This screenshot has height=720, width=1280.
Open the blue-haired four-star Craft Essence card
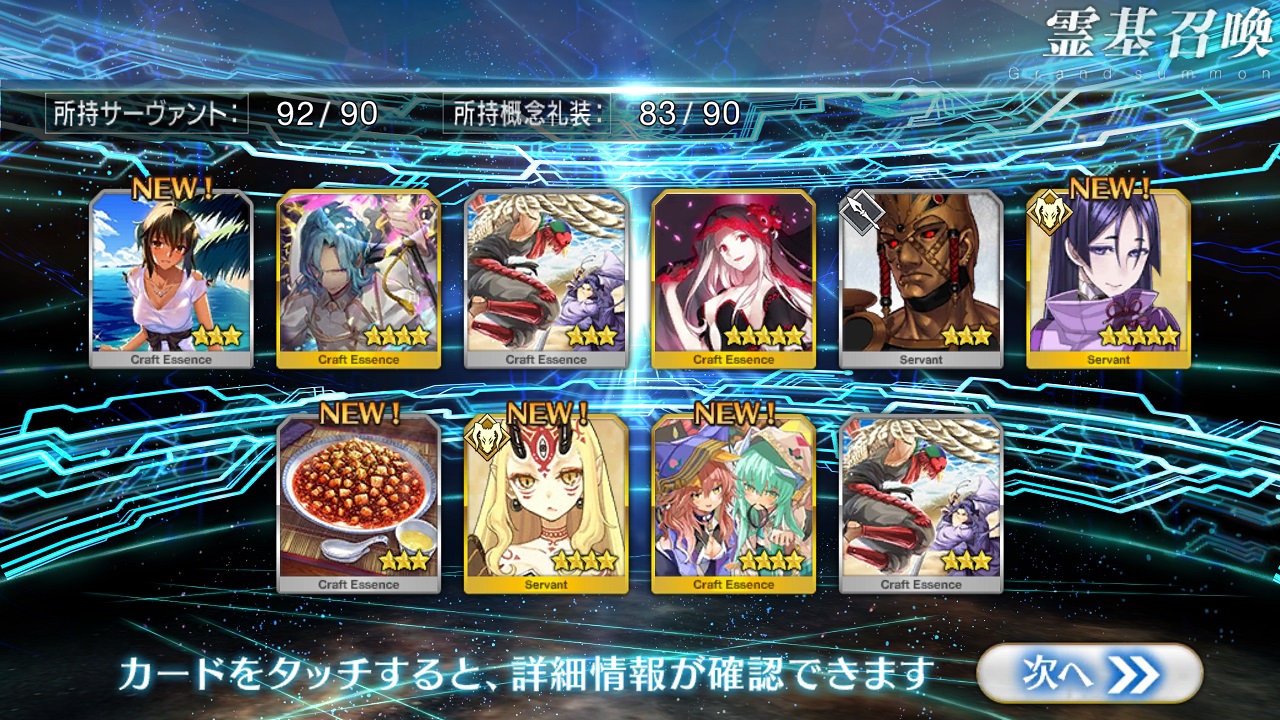pos(359,278)
